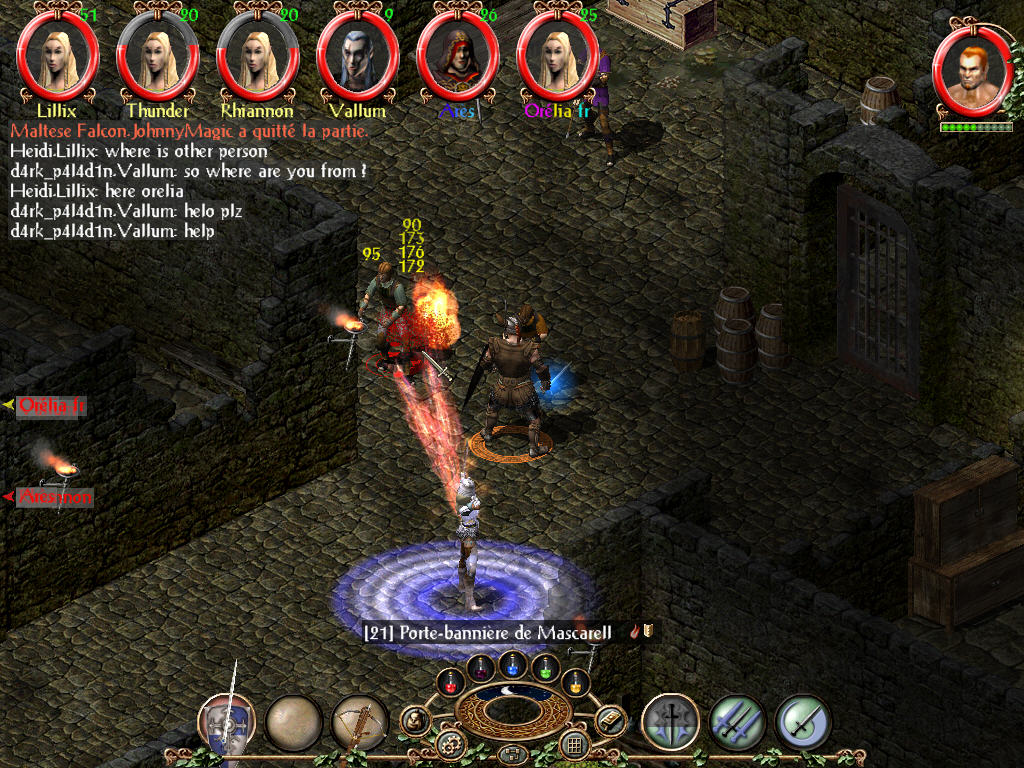Equip the crossbow weapon slot
This screenshot has width=1024, height=768.
point(360,722)
